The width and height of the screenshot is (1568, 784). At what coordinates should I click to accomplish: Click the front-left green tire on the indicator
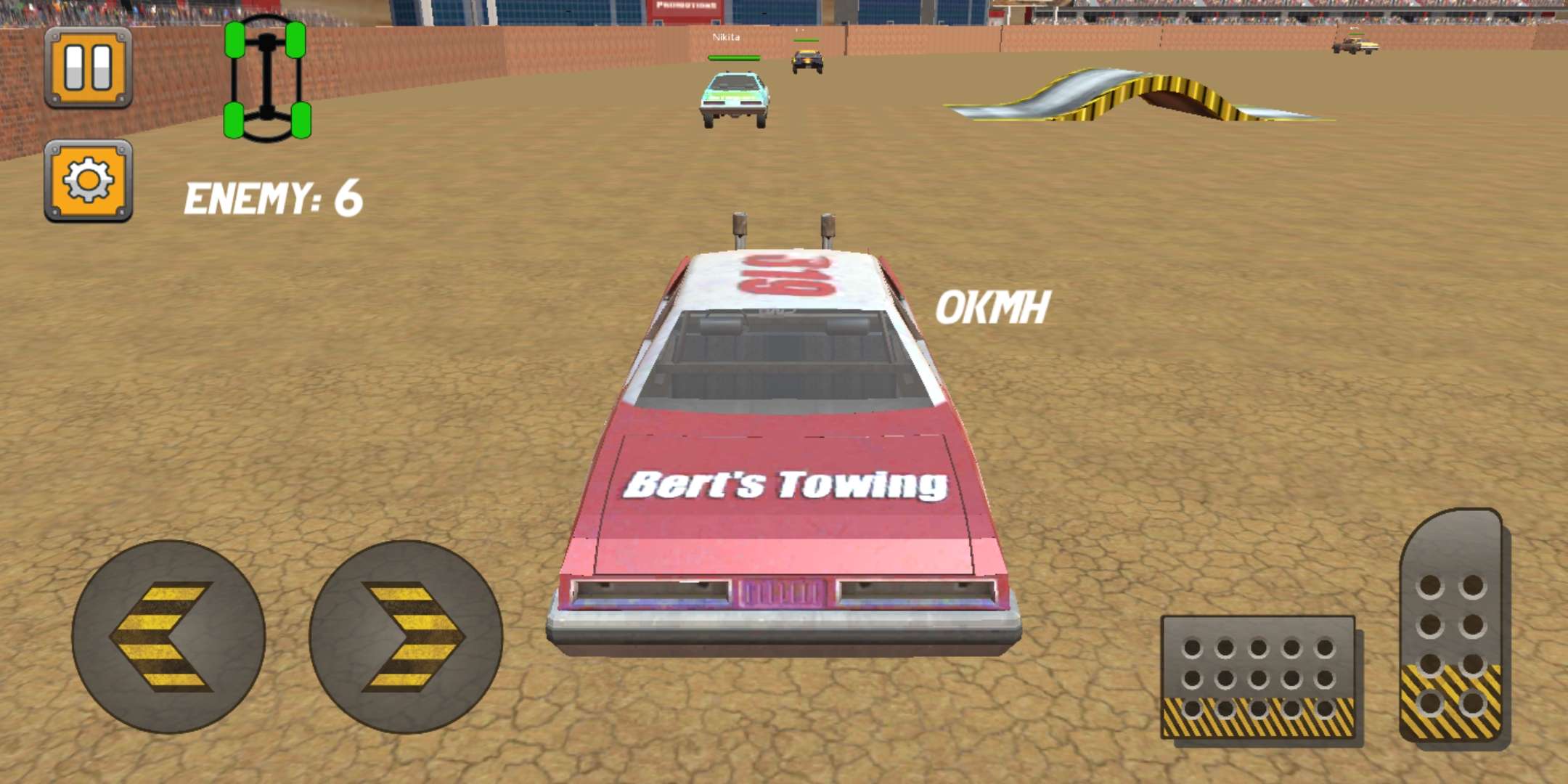point(236,40)
